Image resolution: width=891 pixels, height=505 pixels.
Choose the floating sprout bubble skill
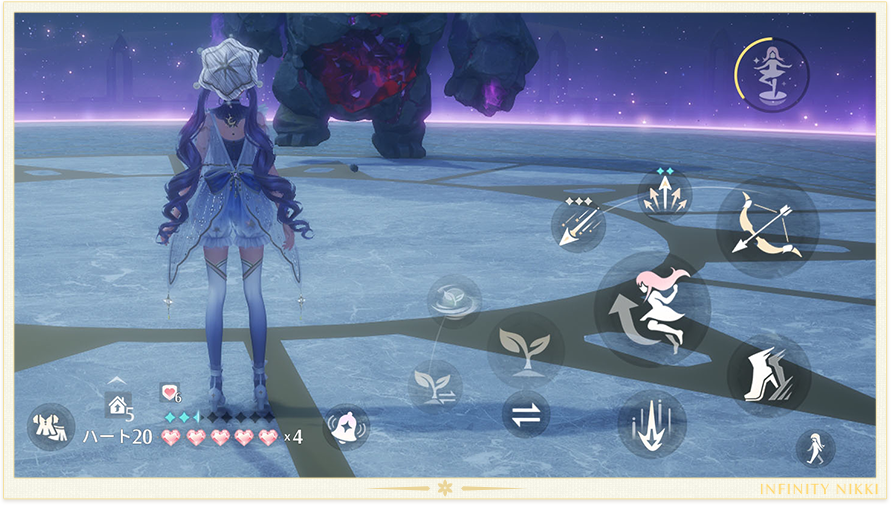point(455,301)
